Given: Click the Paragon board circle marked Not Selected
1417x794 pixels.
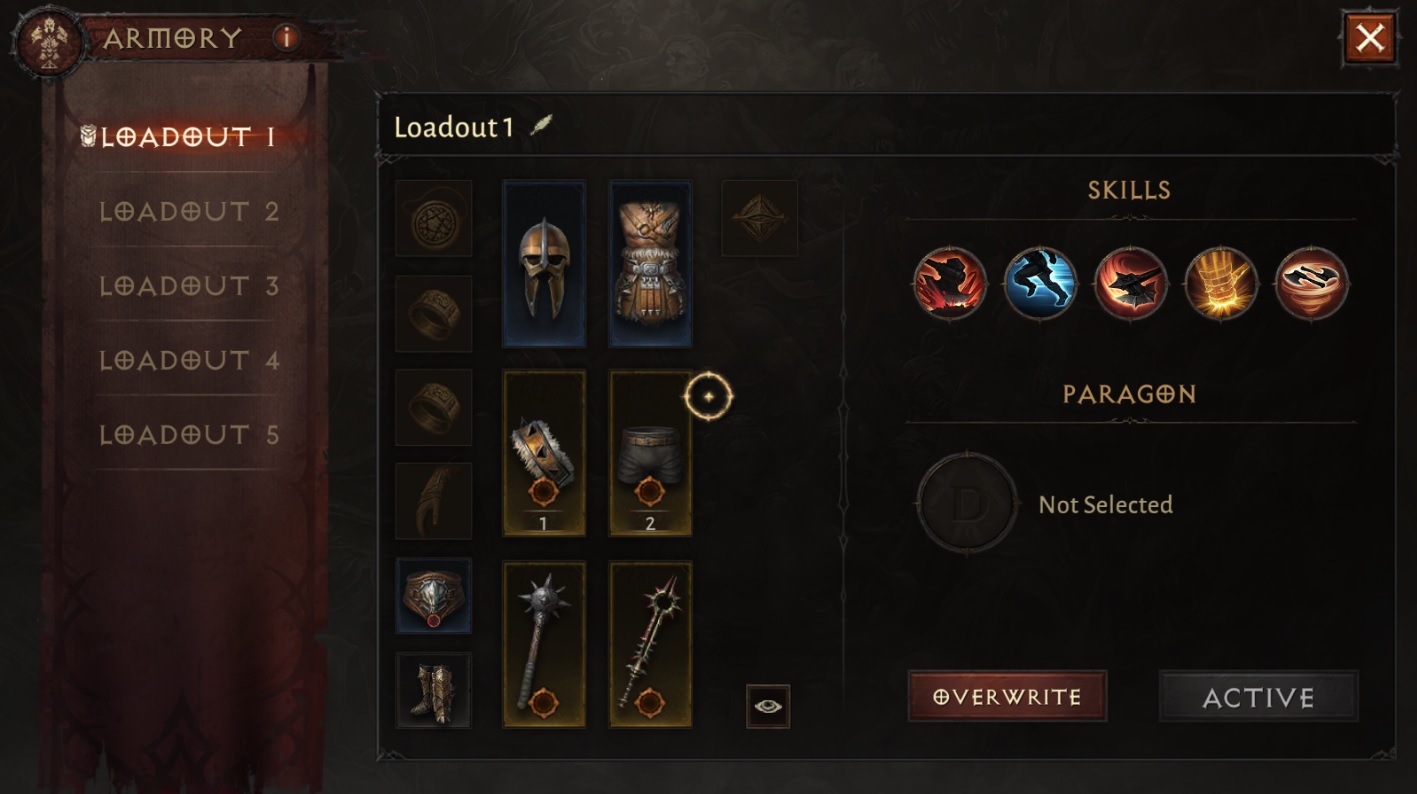Looking at the screenshot, I should (966, 505).
